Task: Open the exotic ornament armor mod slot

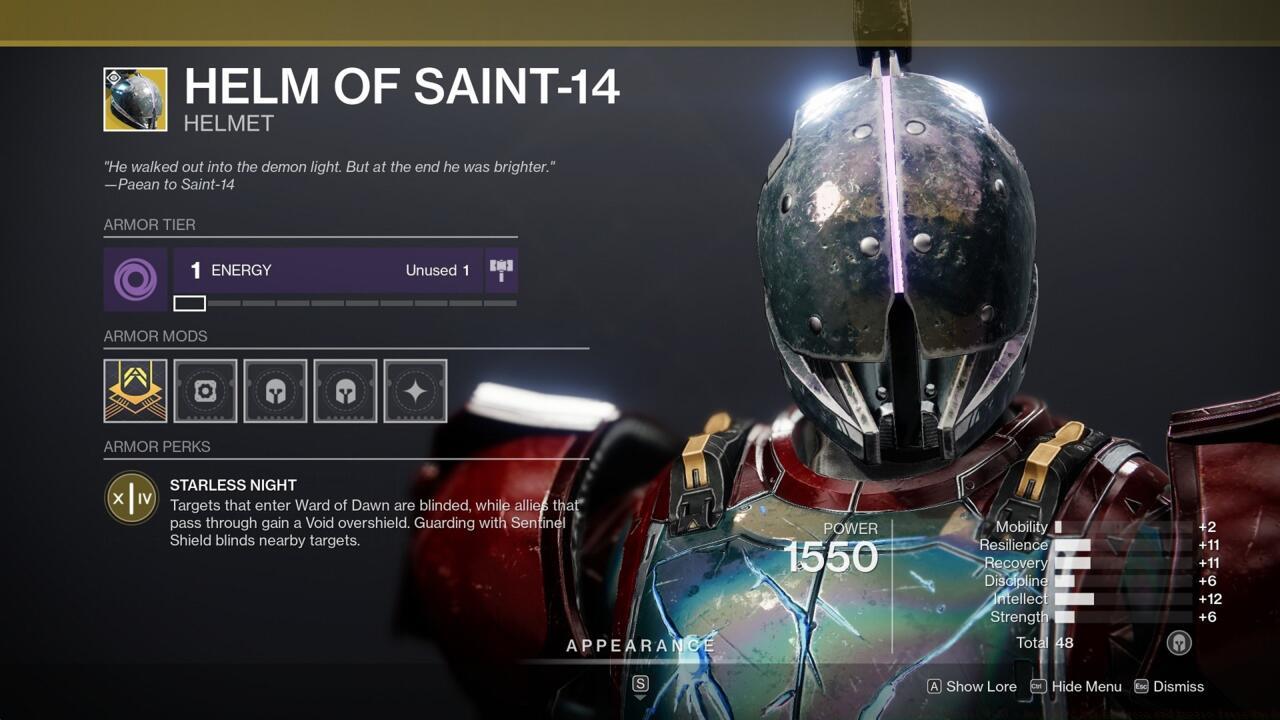Action: tap(135, 391)
